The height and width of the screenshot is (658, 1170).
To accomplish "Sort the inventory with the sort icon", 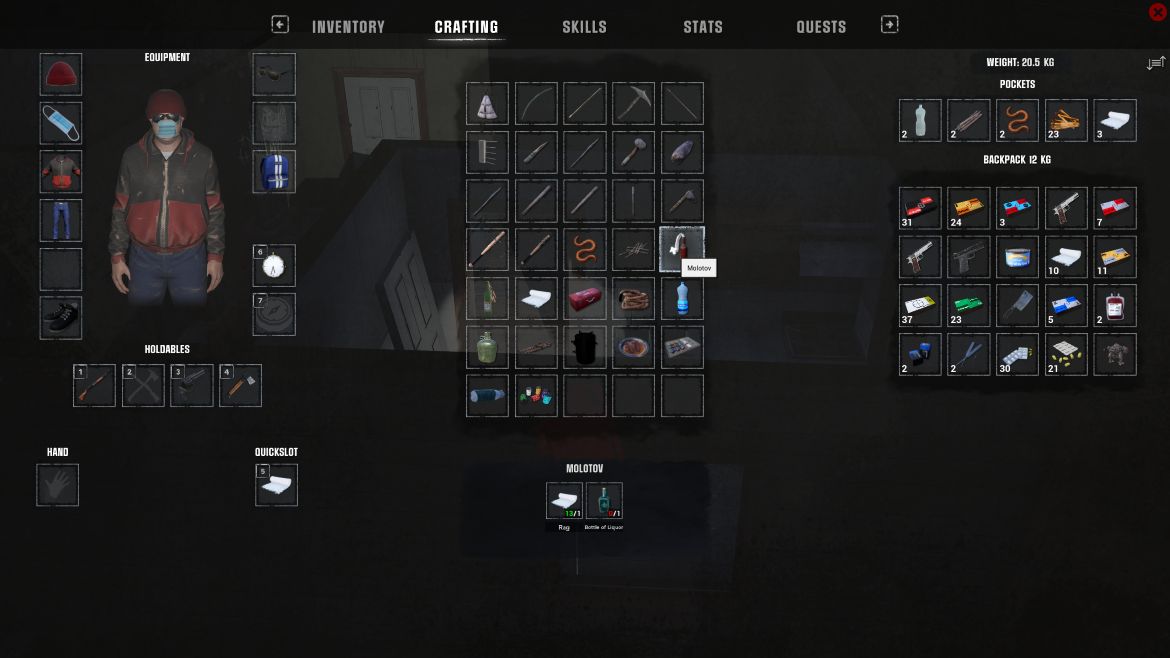I will click(x=1156, y=63).
